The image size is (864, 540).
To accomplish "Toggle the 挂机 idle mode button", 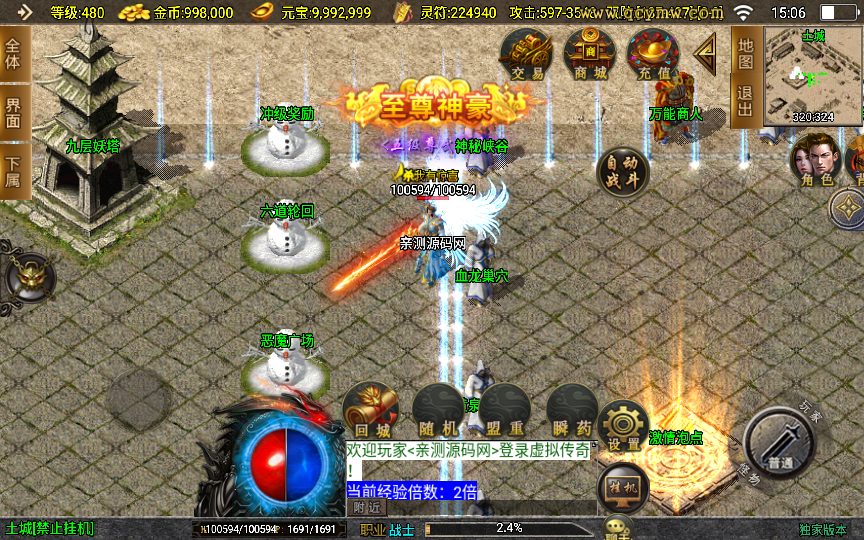I will 622,487.
